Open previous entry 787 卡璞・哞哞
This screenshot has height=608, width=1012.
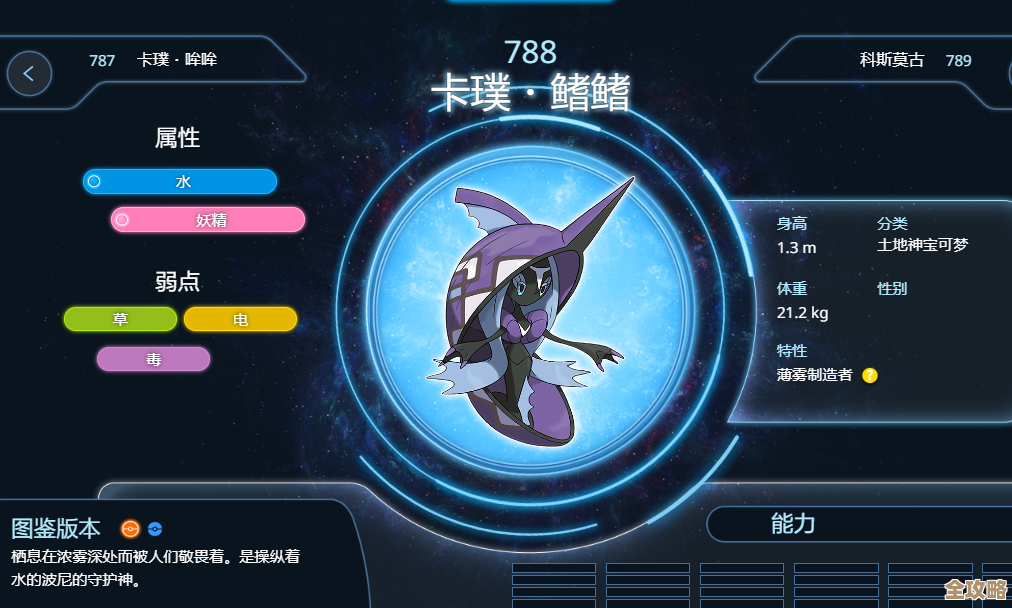(x=153, y=60)
